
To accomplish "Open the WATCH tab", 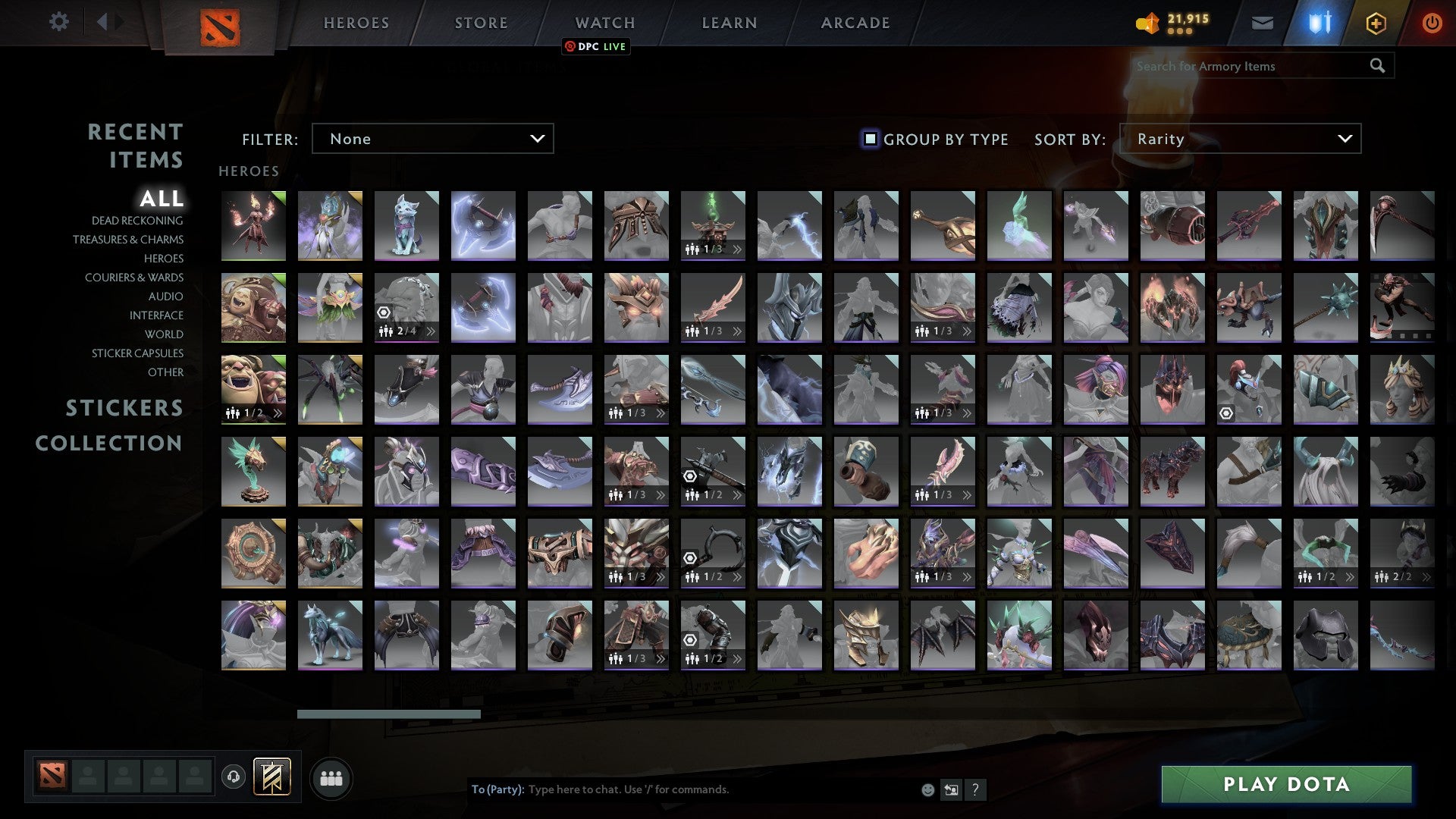I will pyautogui.click(x=604, y=22).
